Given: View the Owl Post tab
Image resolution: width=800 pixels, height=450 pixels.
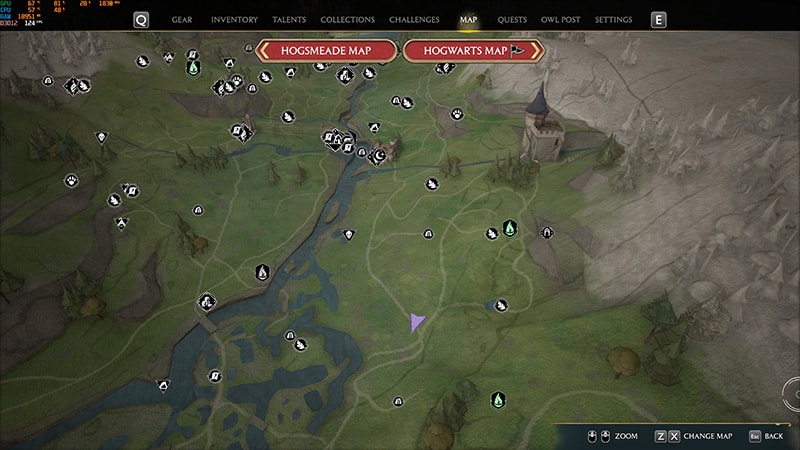Looking at the screenshot, I should click(x=560, y=20).
